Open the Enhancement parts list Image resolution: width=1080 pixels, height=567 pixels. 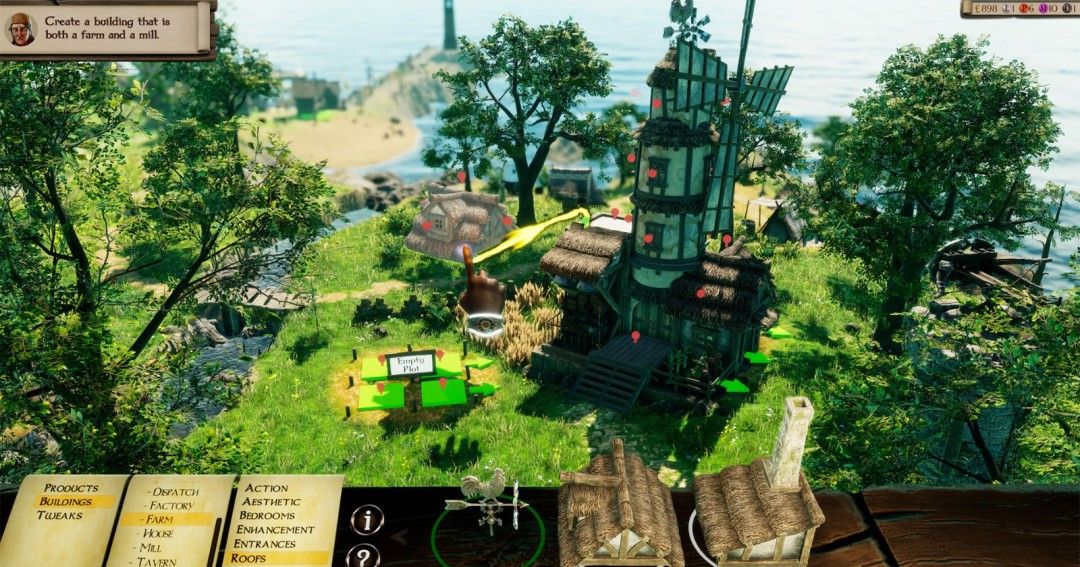tap(274, 530)
